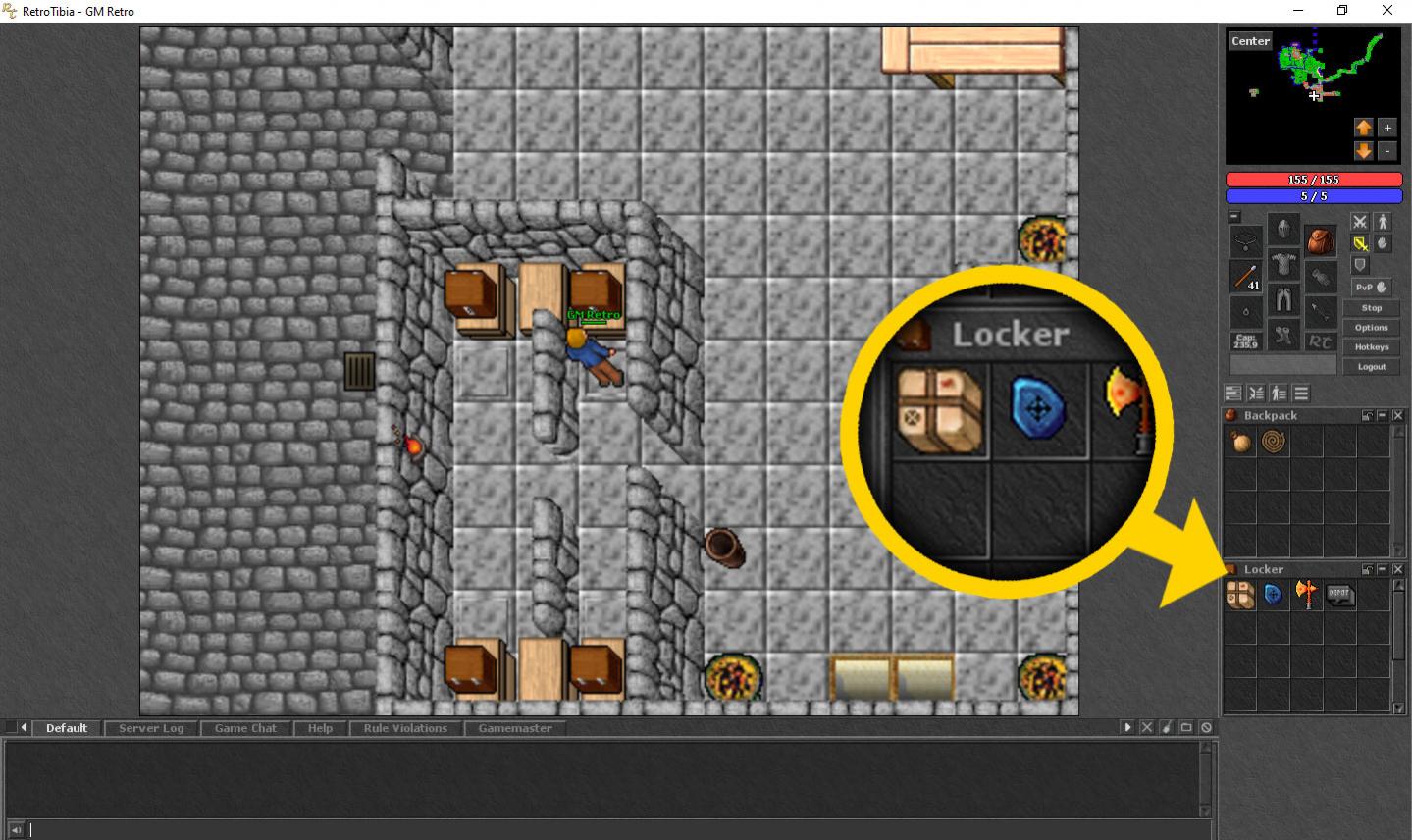Toggle the PvP mode button
This screenshot has height=840, width=1412.
[x=1371, y=287]
